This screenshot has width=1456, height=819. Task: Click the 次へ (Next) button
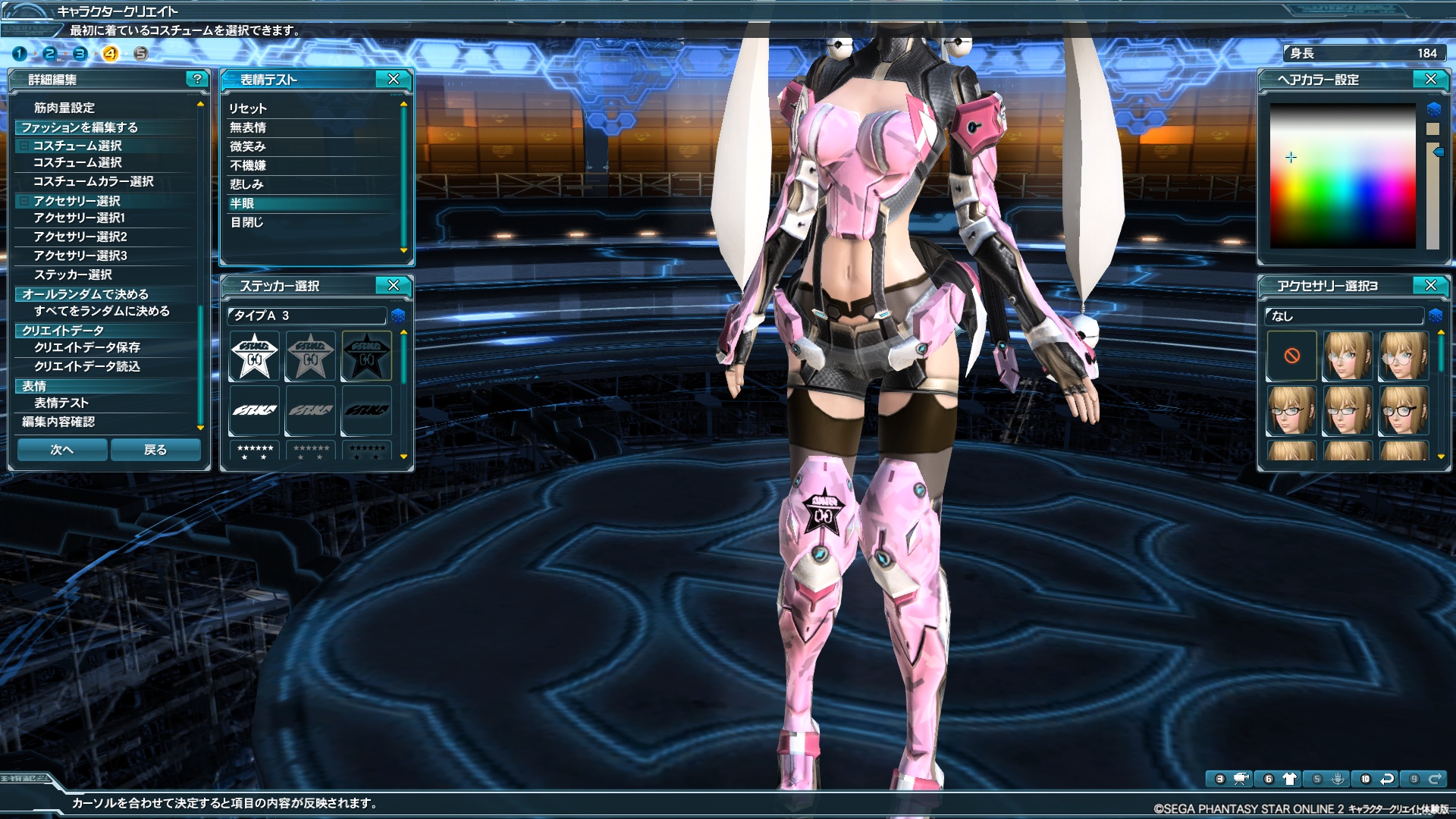click(62, 450)
